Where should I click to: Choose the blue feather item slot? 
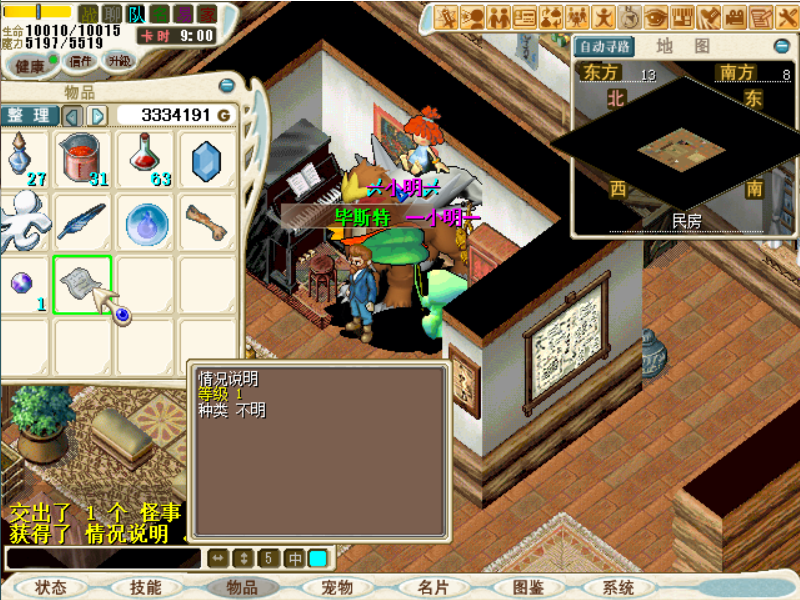[82, 221]
